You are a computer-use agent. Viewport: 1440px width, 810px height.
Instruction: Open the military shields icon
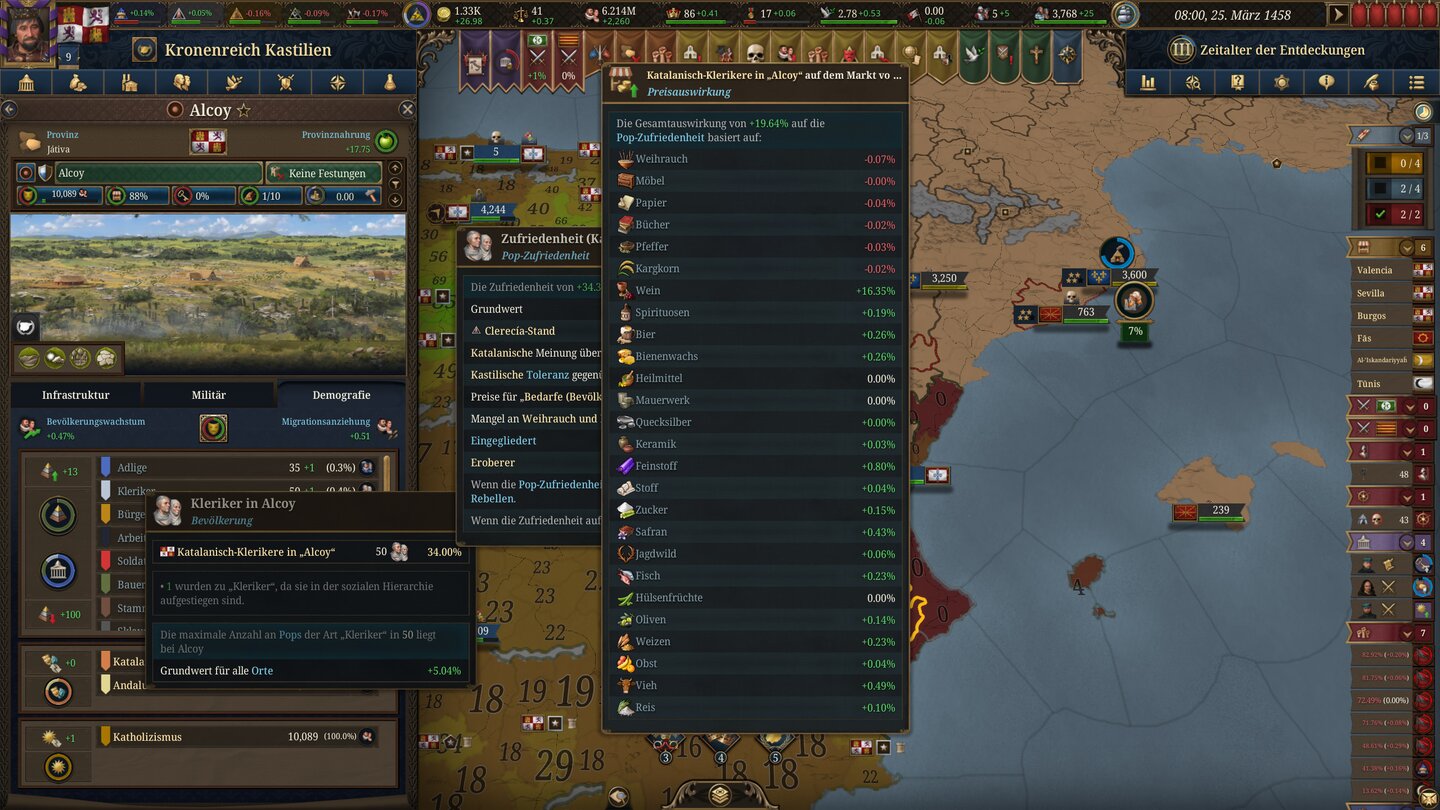click(286, 81)
